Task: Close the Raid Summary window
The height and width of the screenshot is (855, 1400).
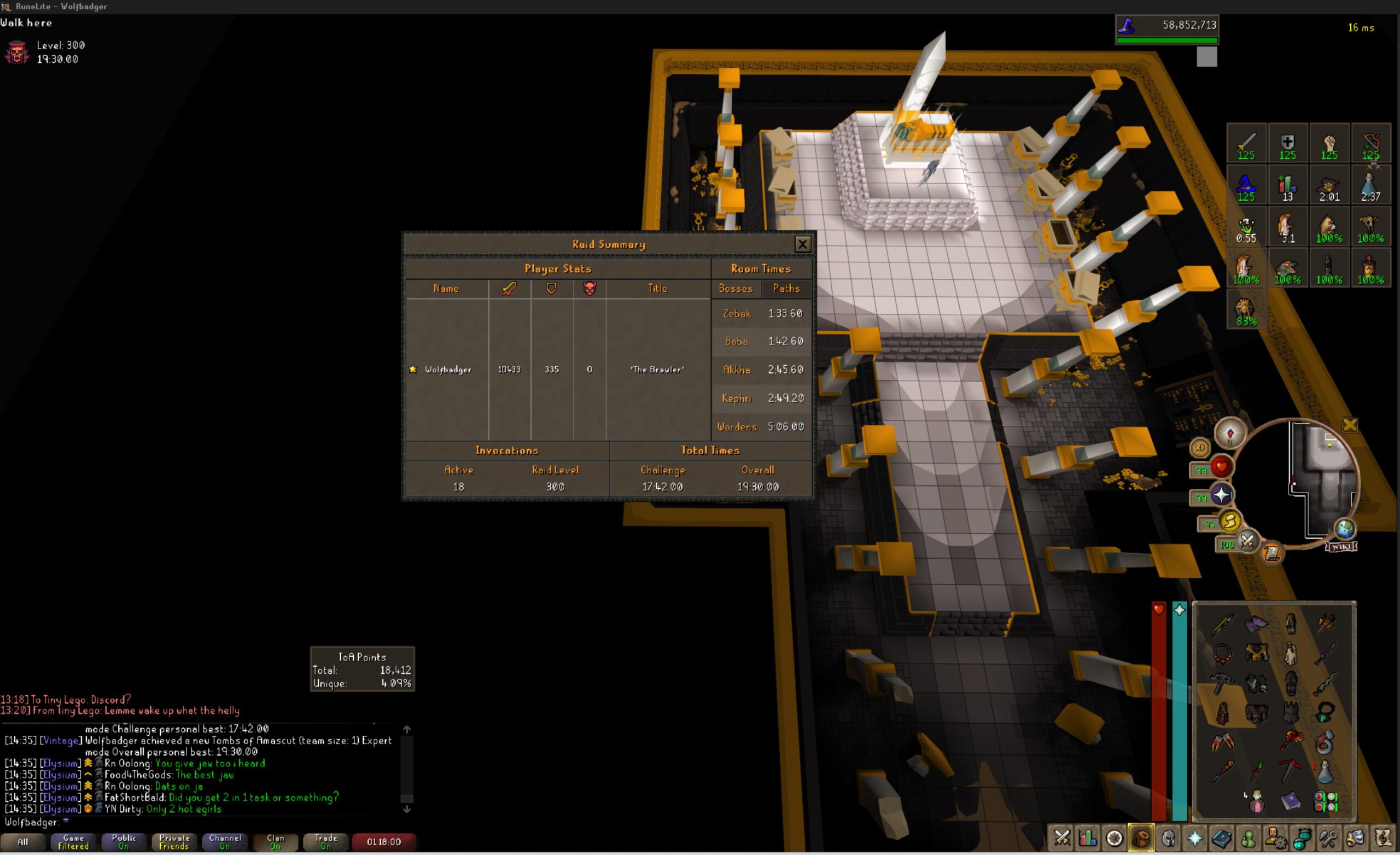Action: point(802,244)
